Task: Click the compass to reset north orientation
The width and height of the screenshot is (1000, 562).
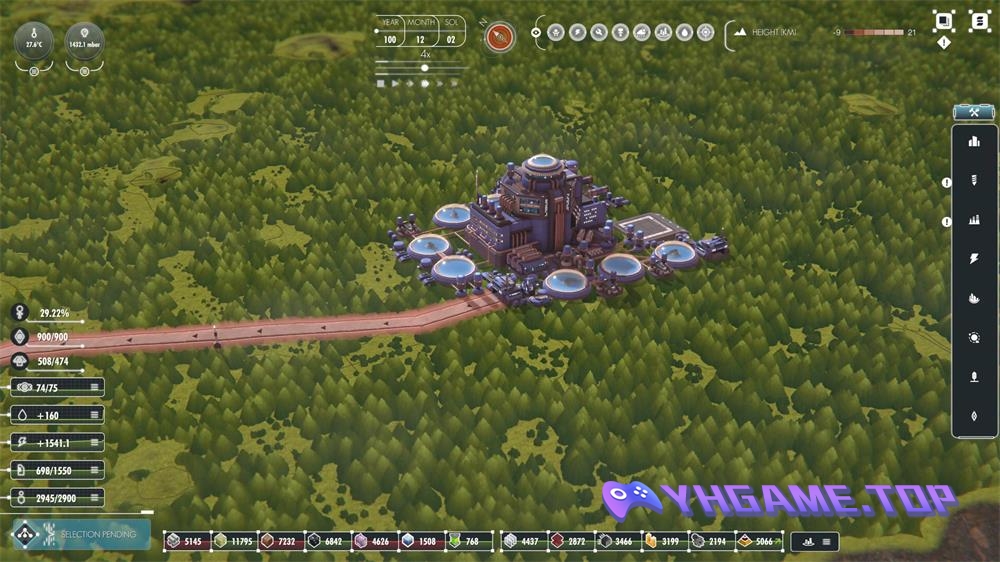Action: pyautogui.click(x=500, y=37)
